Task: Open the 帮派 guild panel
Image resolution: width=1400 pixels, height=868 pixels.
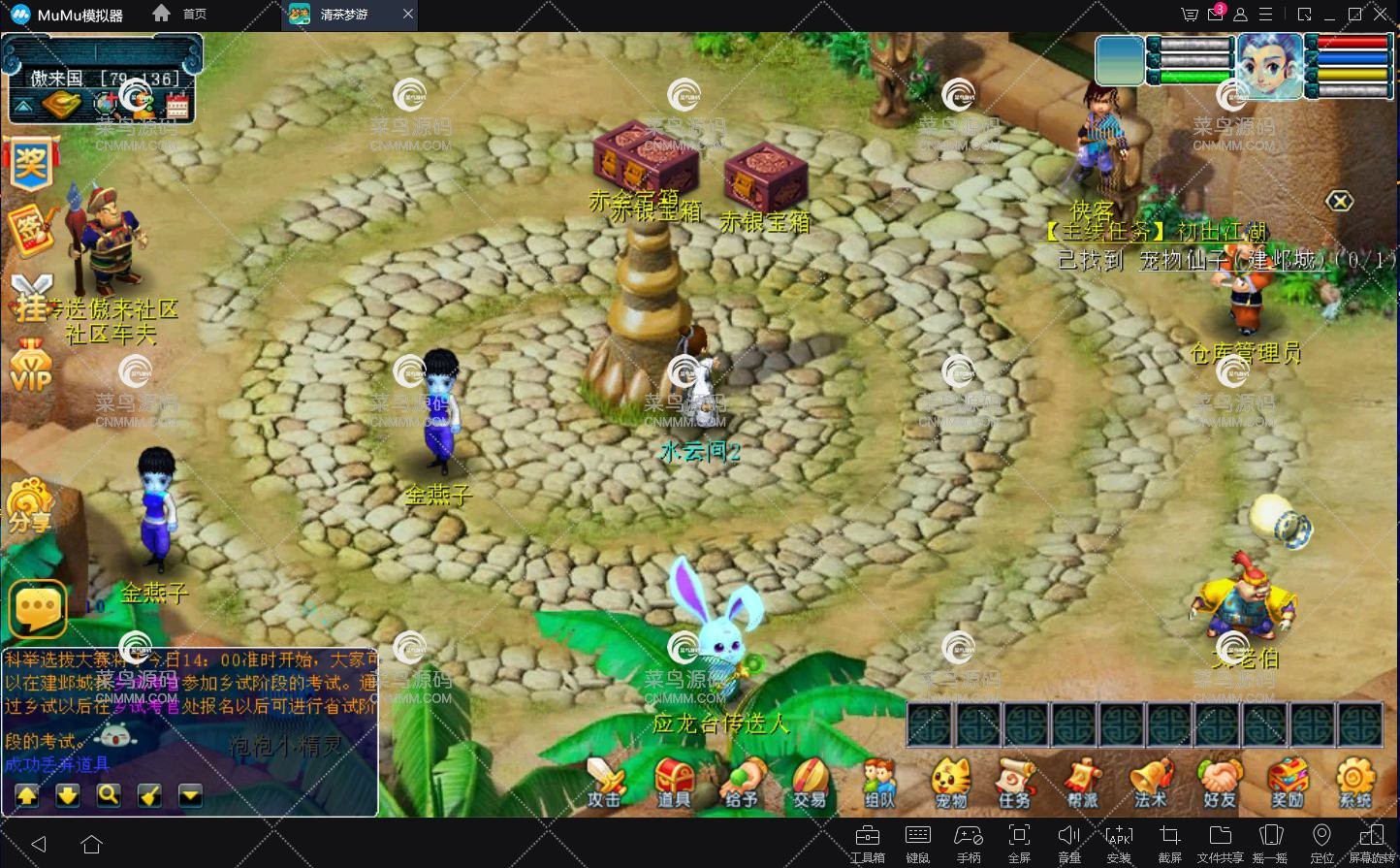Action: click(x=1083, y=782)
